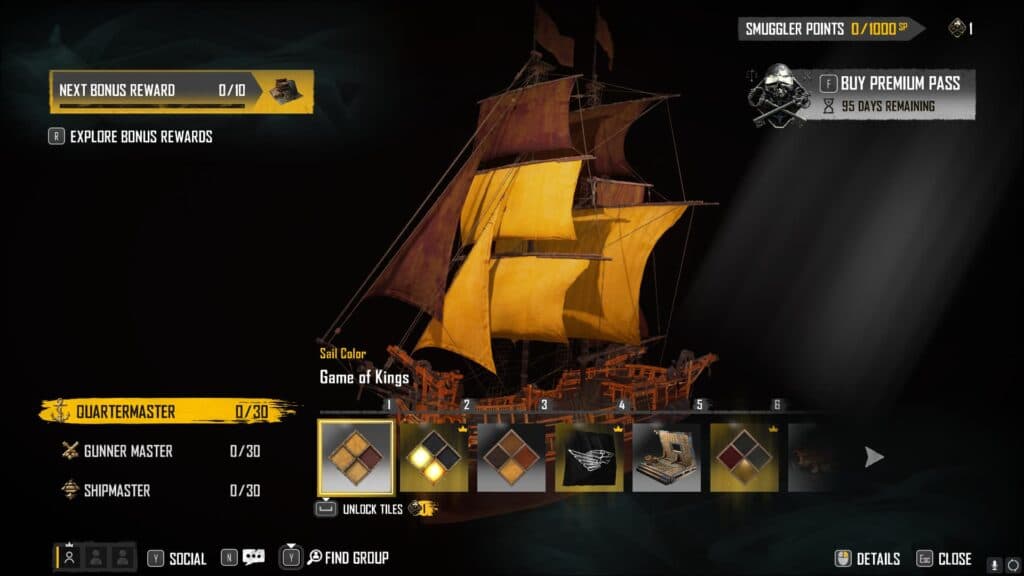Screen dimensions: 1024x576
Task: Select the red and black sail color tile
Action: (745, 458)
